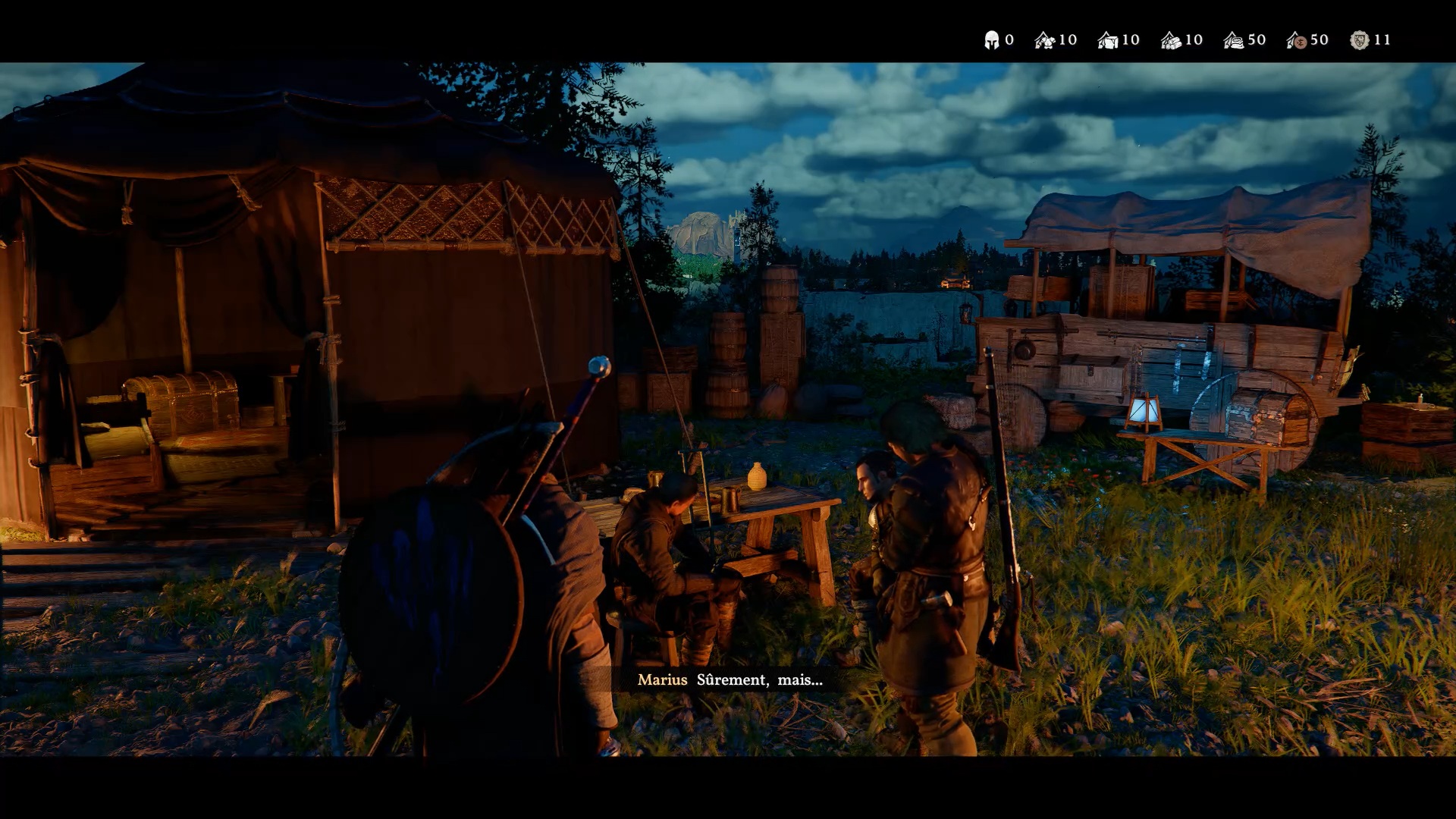Click the camp stone block icon
The width and height of the screenshot is (1456, 819).
click(1108, 40)
